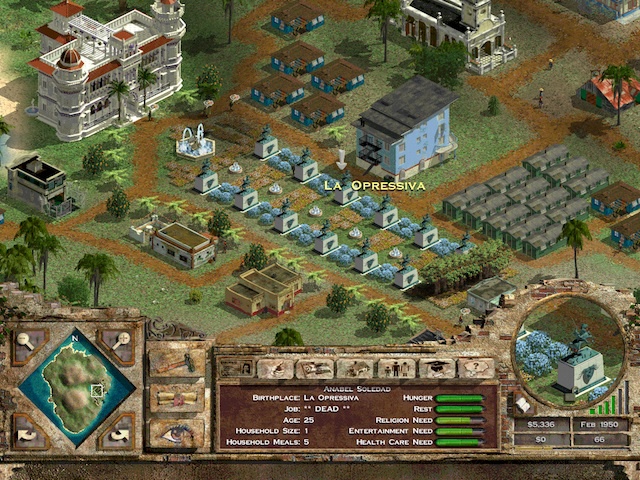Switch to the housing tab with the house icon
This screenshot has width=640, height=480.
[355, 368]
